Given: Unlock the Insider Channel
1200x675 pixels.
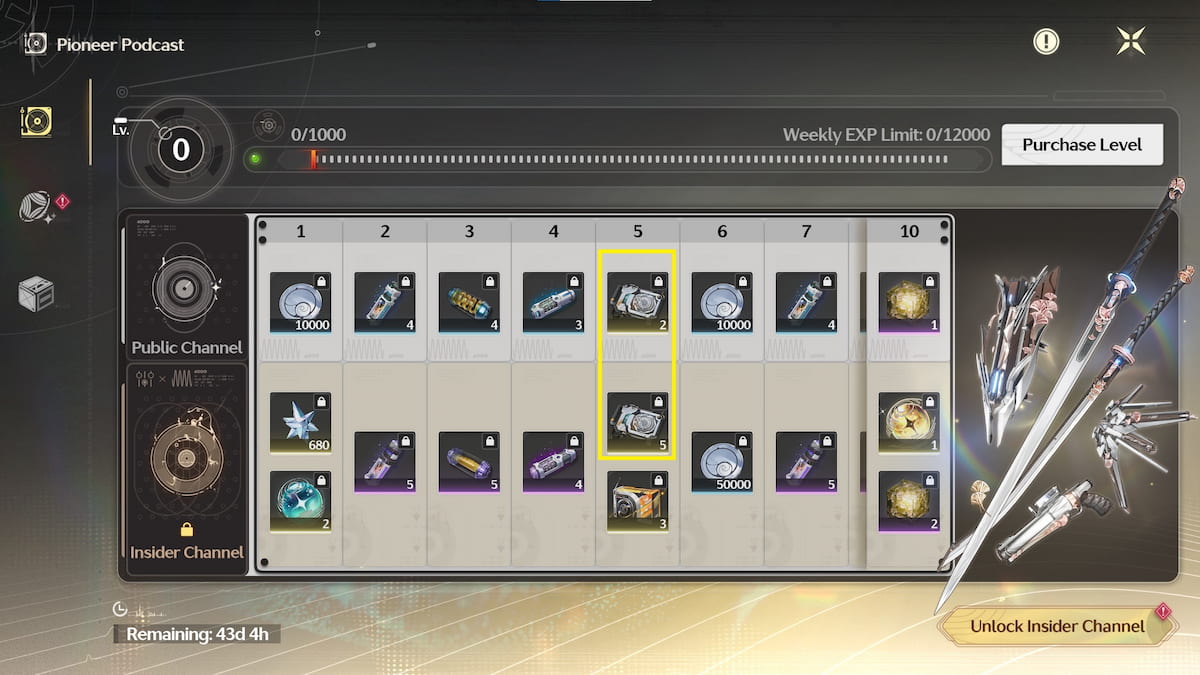Looking at the screenshot, I should (1057, 626).
